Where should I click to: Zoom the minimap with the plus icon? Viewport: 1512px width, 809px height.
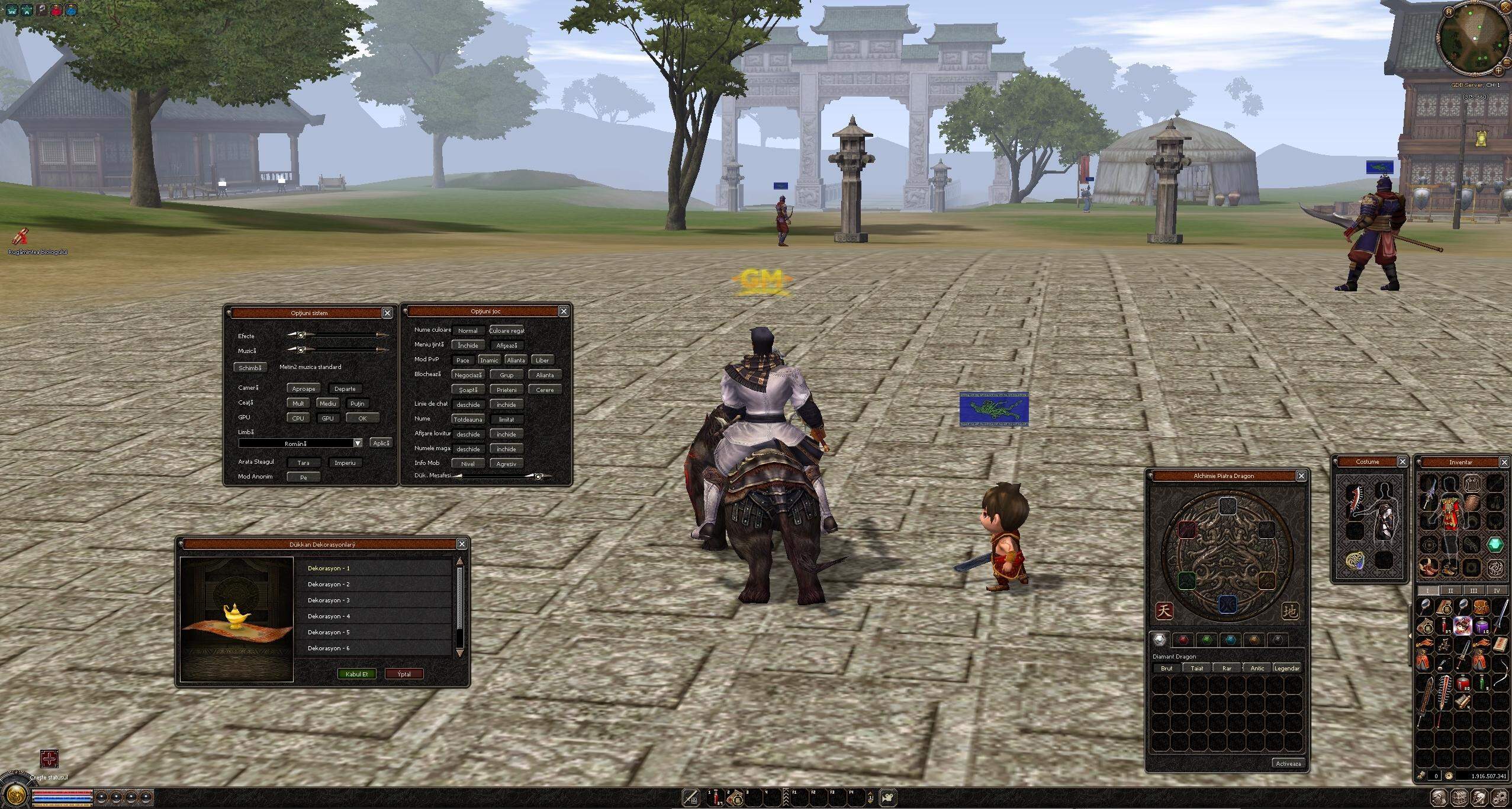(x=1498, y=72)
